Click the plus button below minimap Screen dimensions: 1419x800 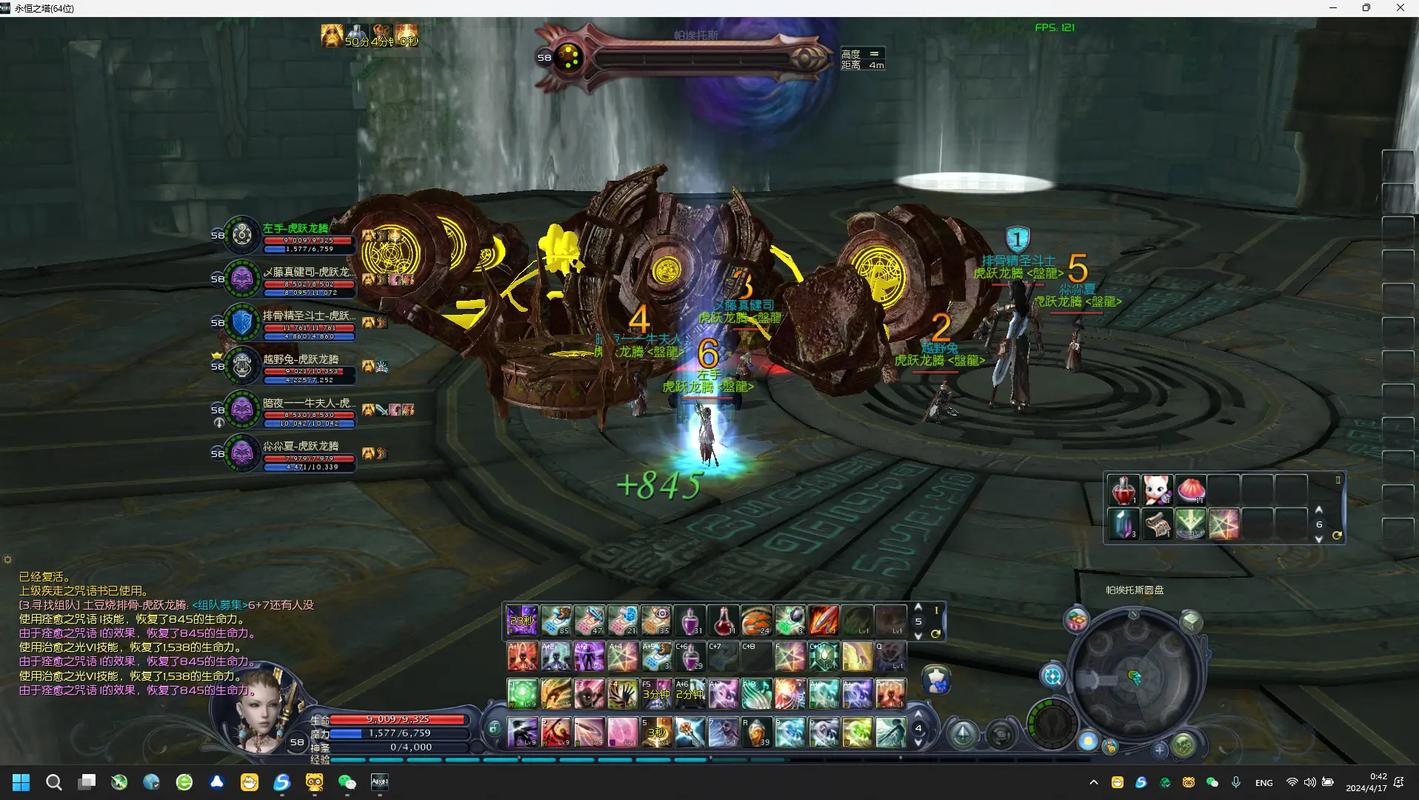coord(1159,748)
